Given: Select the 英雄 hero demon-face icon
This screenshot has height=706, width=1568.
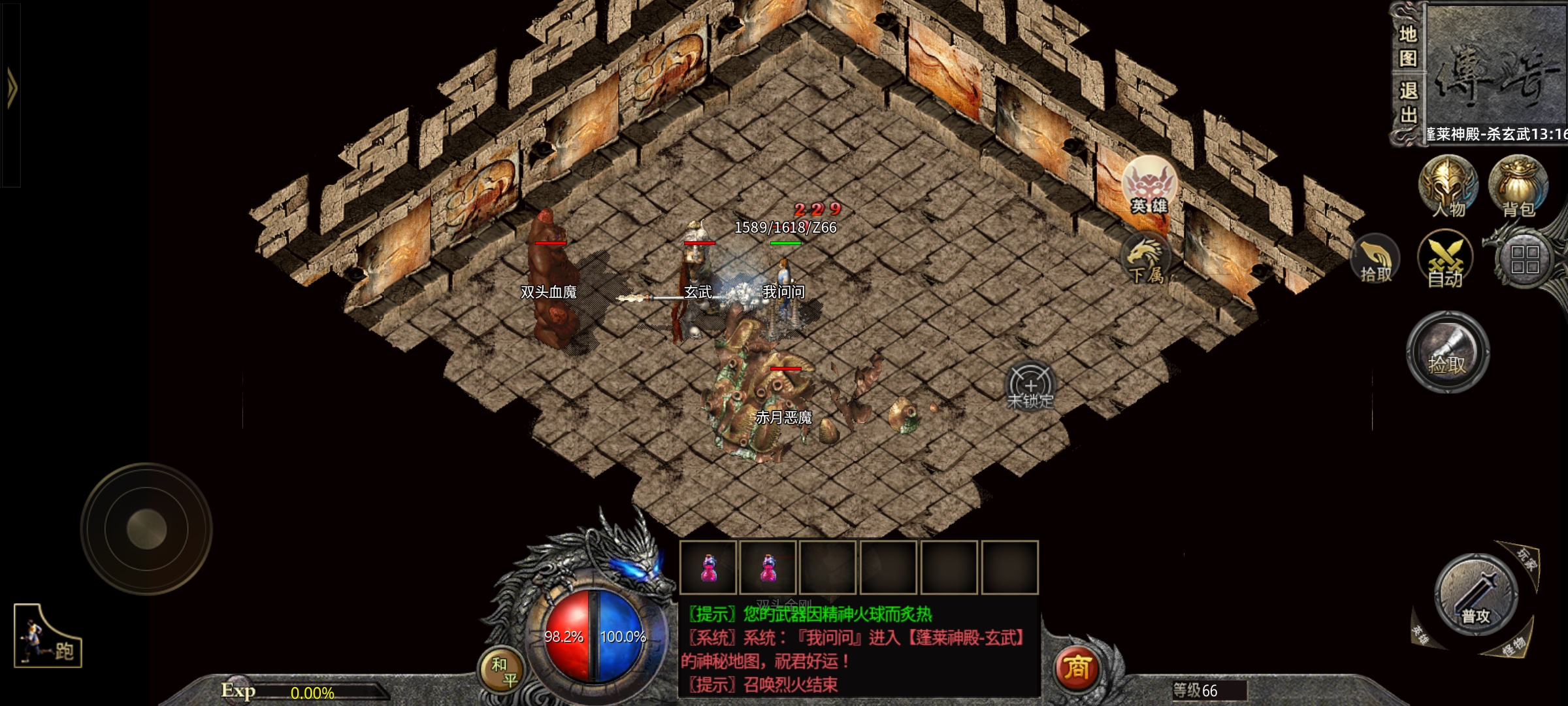Looking at the screenshot, I should [1149, 186].
